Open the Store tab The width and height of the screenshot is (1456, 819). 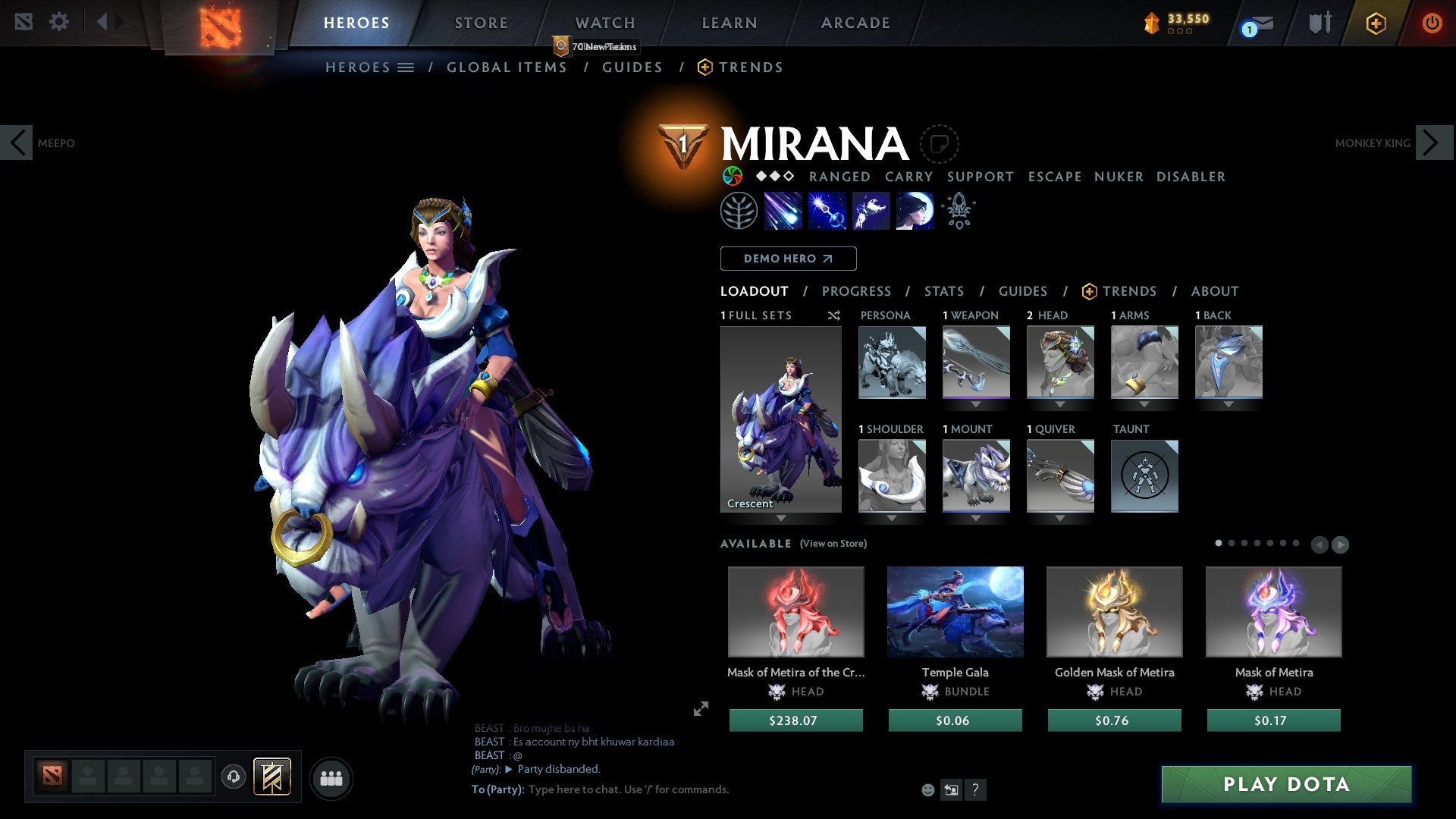(x=481, y=23)
